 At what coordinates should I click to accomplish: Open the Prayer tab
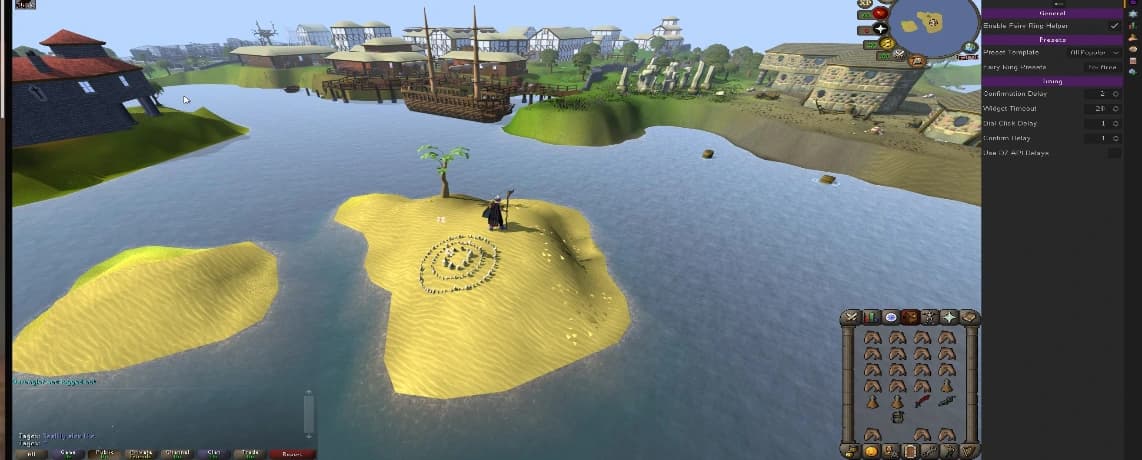[x=949, y=318]
